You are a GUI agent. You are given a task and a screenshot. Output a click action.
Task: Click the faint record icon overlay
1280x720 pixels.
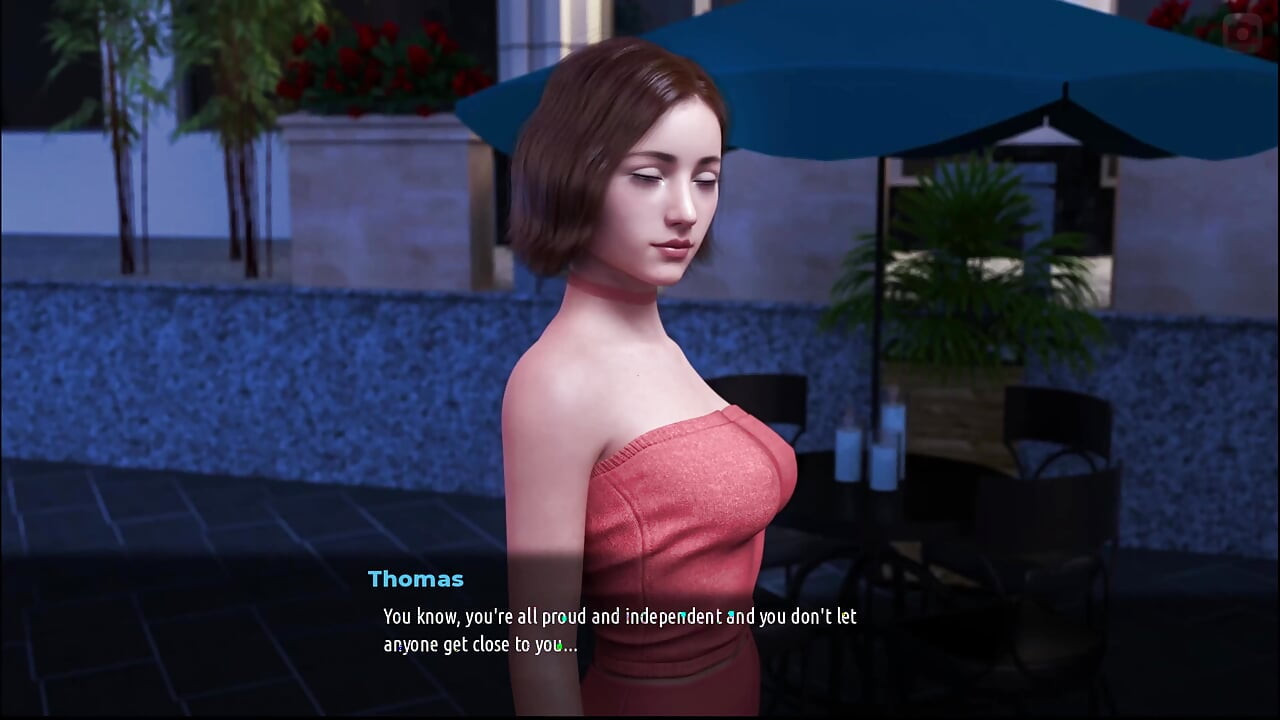click(1244, 33)
